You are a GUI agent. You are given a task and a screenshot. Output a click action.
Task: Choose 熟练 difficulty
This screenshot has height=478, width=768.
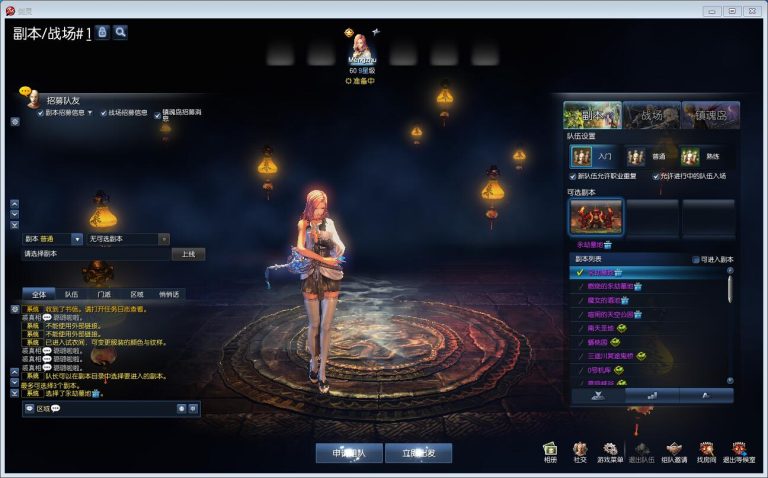pyautogui.click(x=704, y=156)
